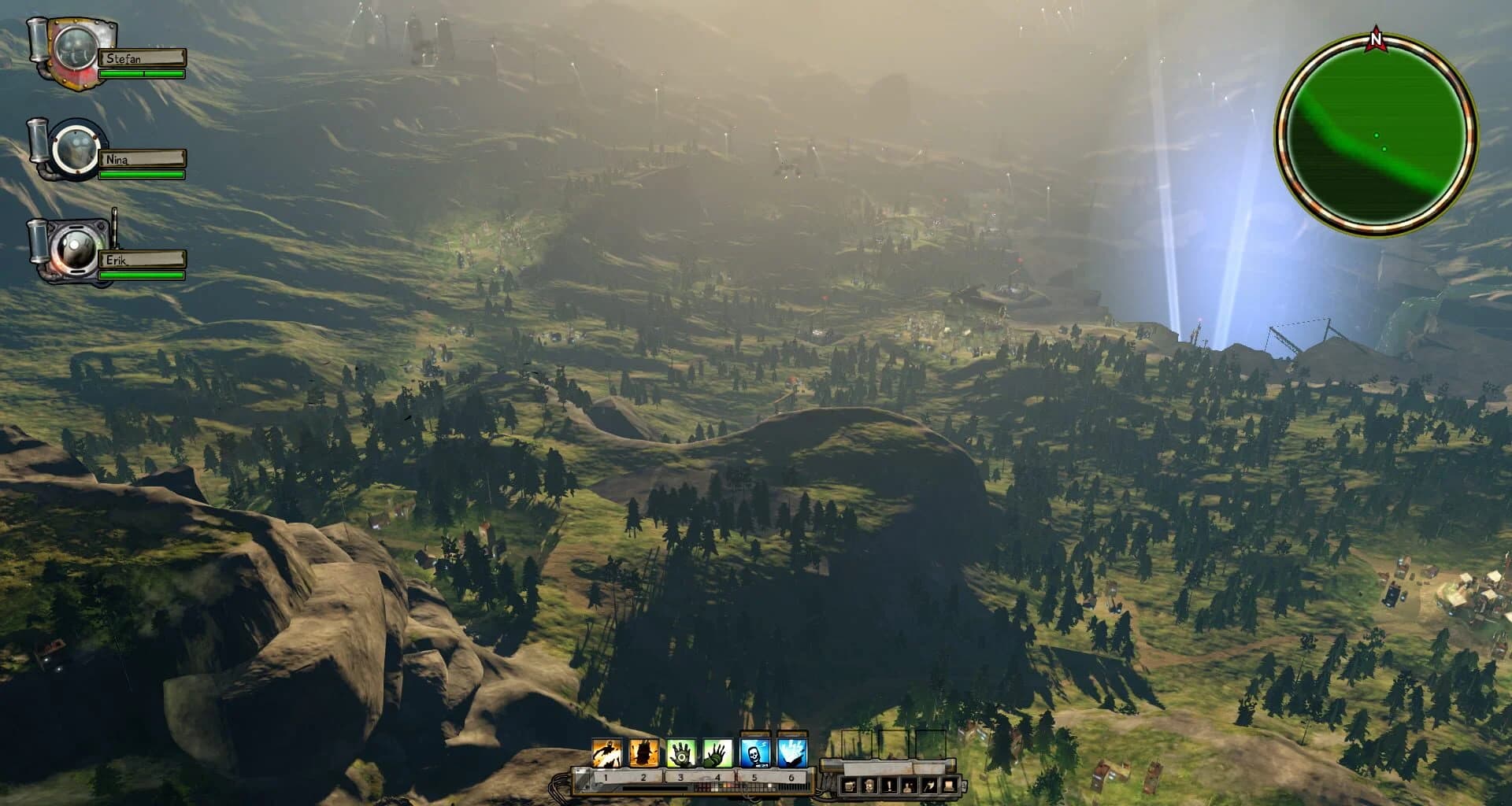Open the quest log via the exclamation icon

(x=890, y=785)
